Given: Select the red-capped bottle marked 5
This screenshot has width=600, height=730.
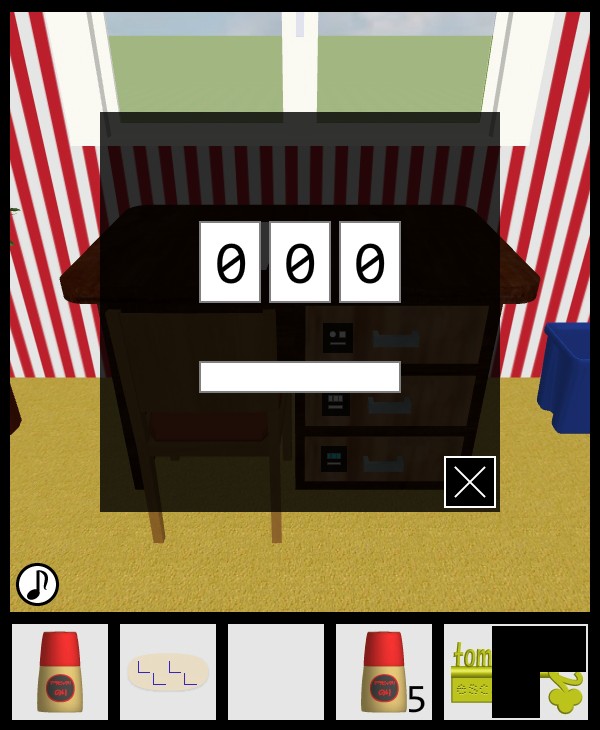Looking at the screenshot, I should click(x=384, y=672).
